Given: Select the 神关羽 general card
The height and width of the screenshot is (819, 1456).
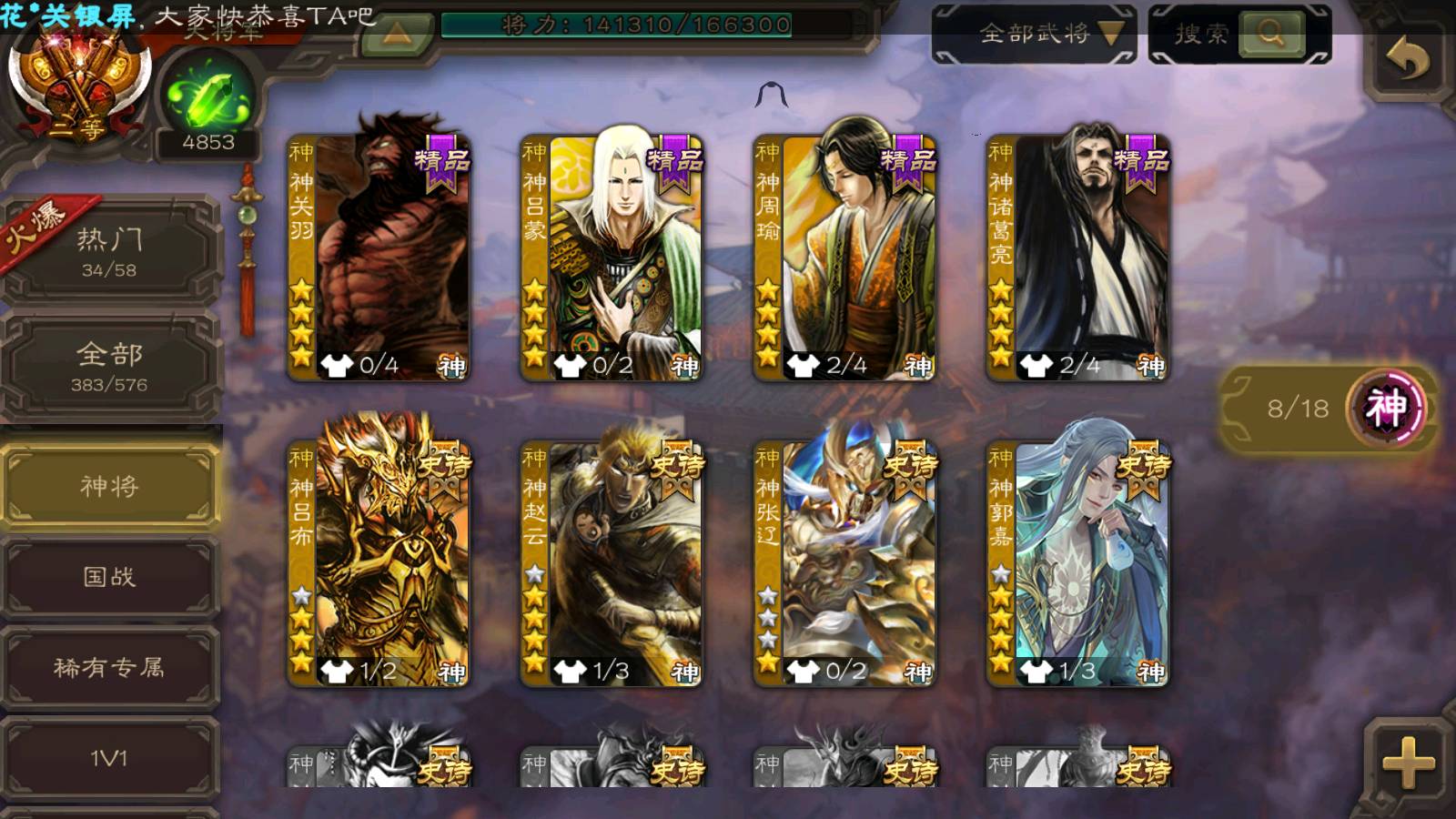Looking at the screenshot, I should pos(379,258).
